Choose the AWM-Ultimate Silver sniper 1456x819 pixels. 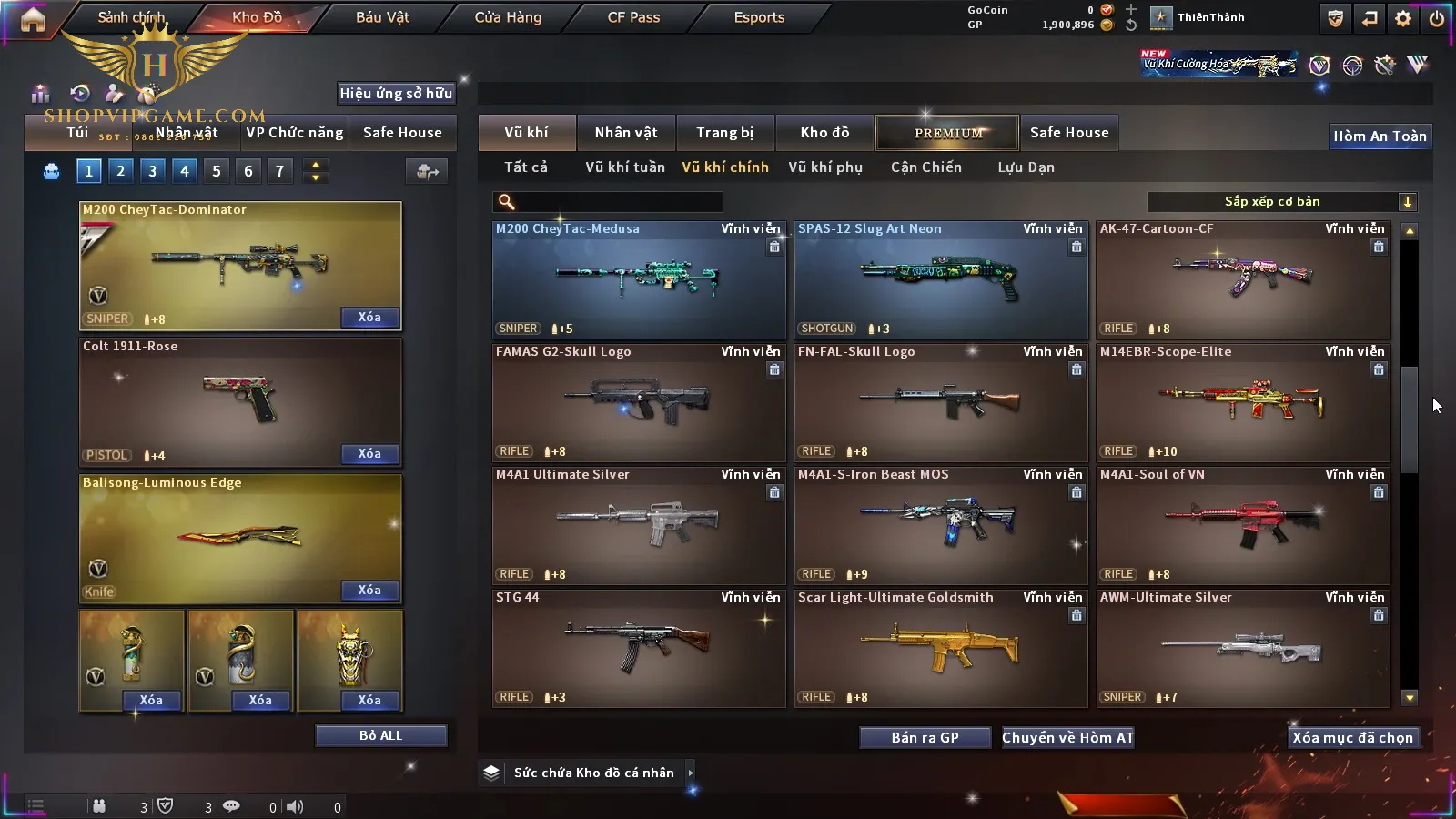pos(1242,649)
